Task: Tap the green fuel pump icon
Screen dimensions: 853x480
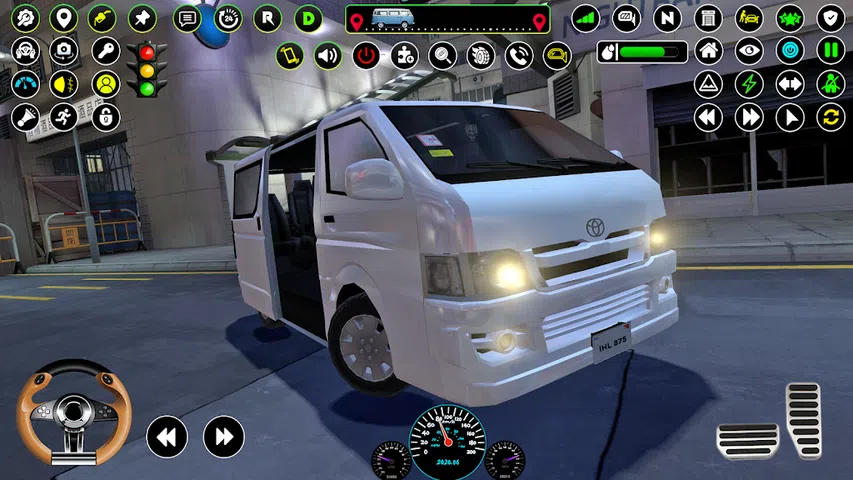Action: 102,18
